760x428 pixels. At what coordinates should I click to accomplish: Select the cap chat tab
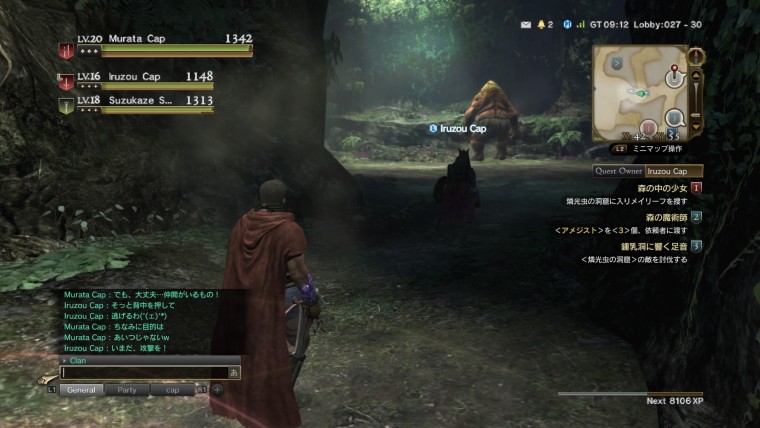(x=172, y=389)
